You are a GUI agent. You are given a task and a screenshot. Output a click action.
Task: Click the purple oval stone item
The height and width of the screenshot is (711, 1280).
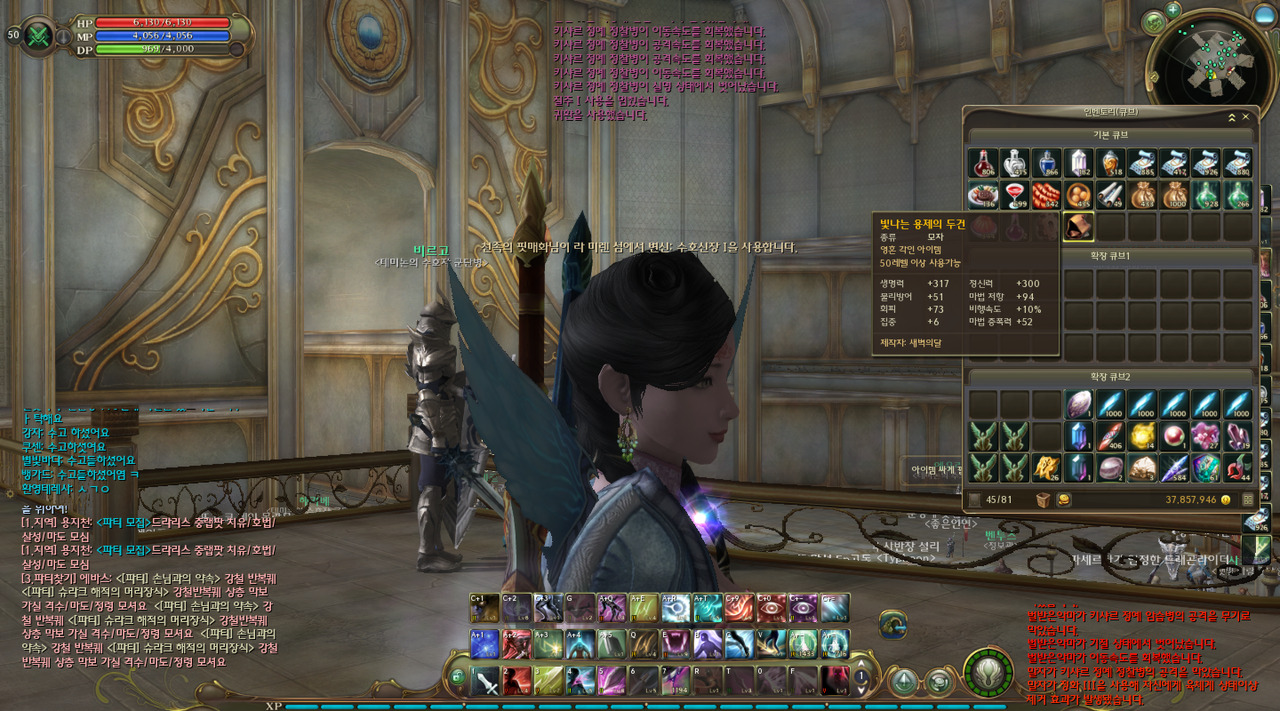[1078, 403]
